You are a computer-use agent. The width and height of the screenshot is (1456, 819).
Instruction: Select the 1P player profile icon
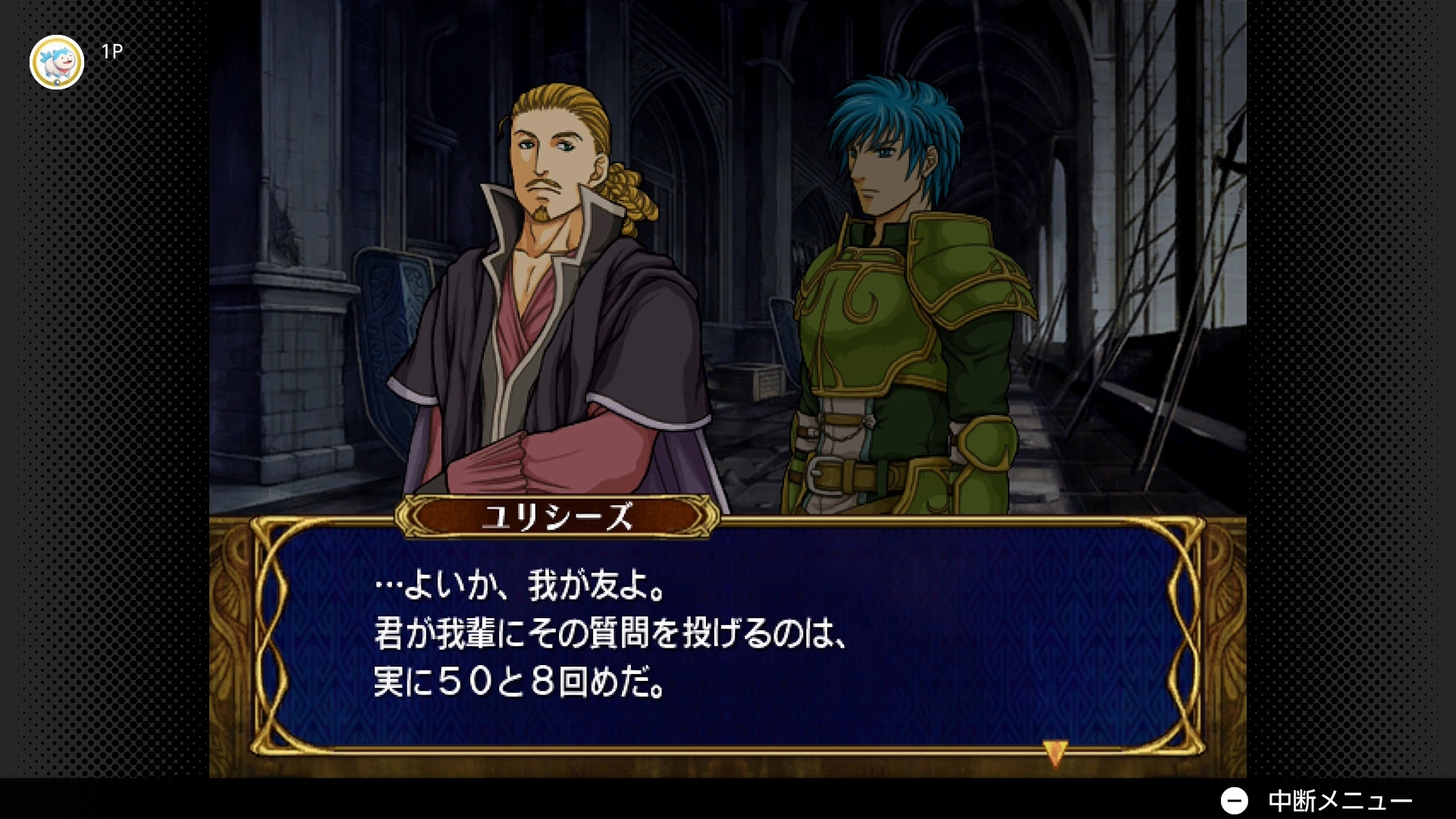pyautogui.click(x=57, y=62)
